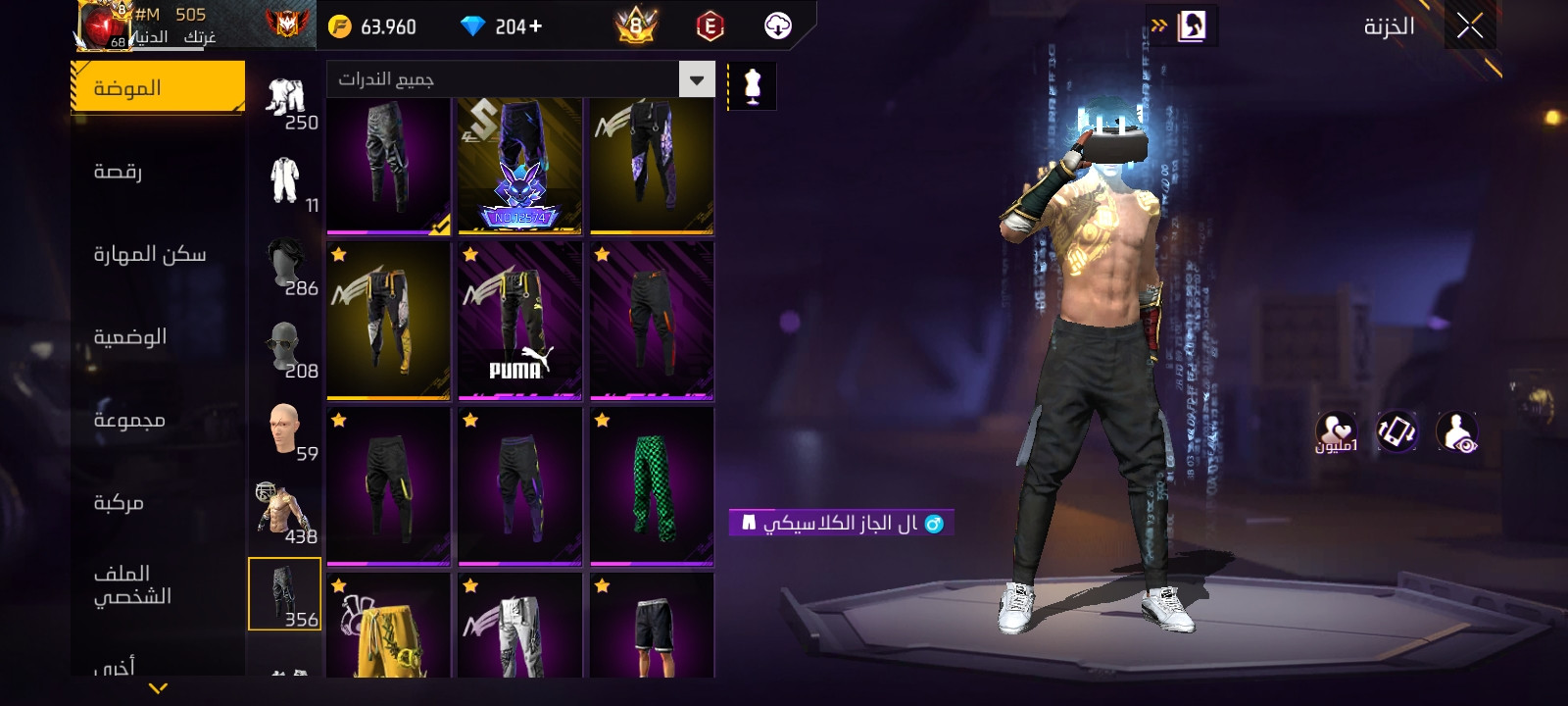Toggle the mannequin preview icon
The width and height of the screenshot is (1568, 706).
pos(753,86)
